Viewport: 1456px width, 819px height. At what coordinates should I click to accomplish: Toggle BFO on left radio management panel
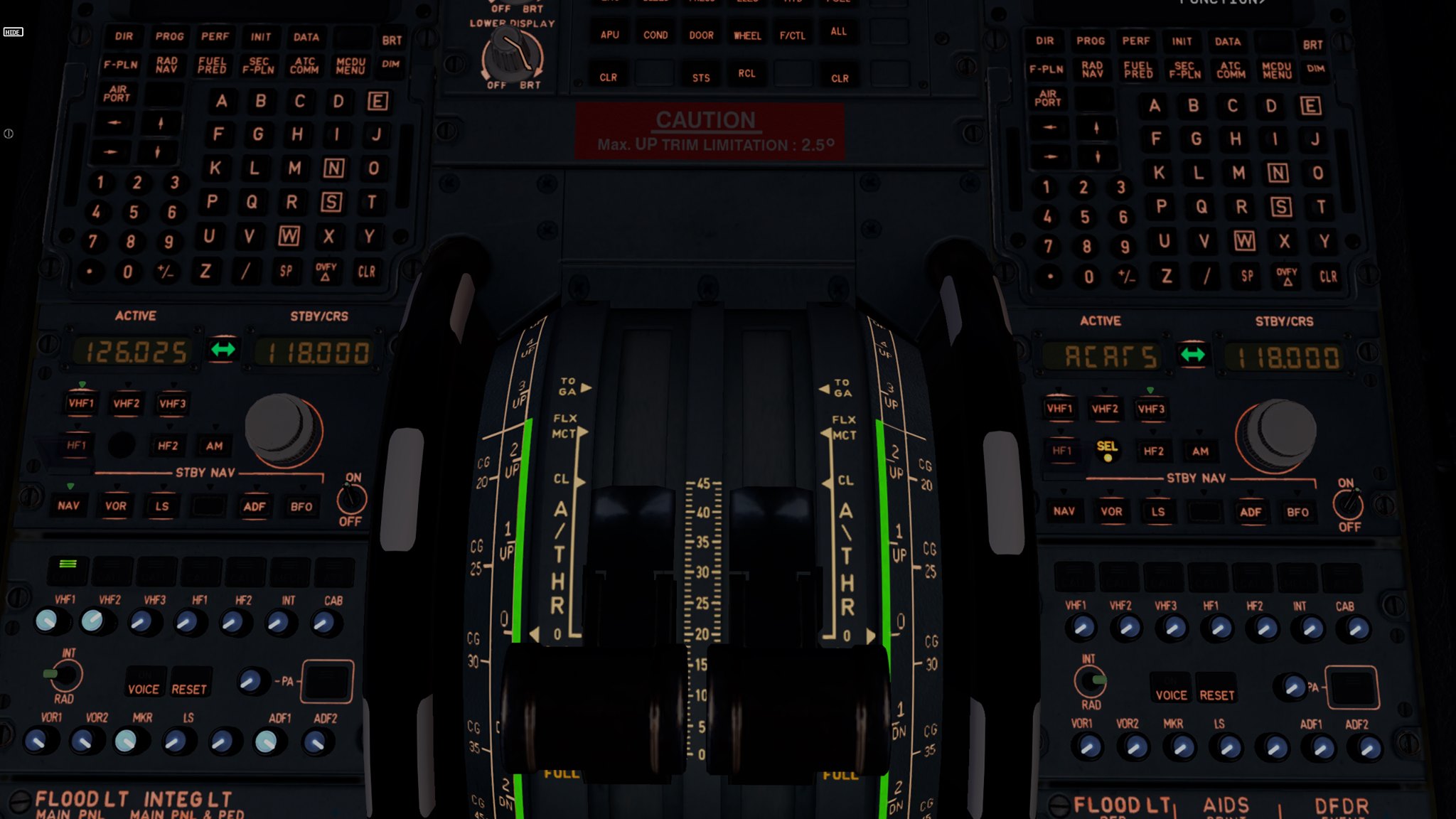click(301, 506)
